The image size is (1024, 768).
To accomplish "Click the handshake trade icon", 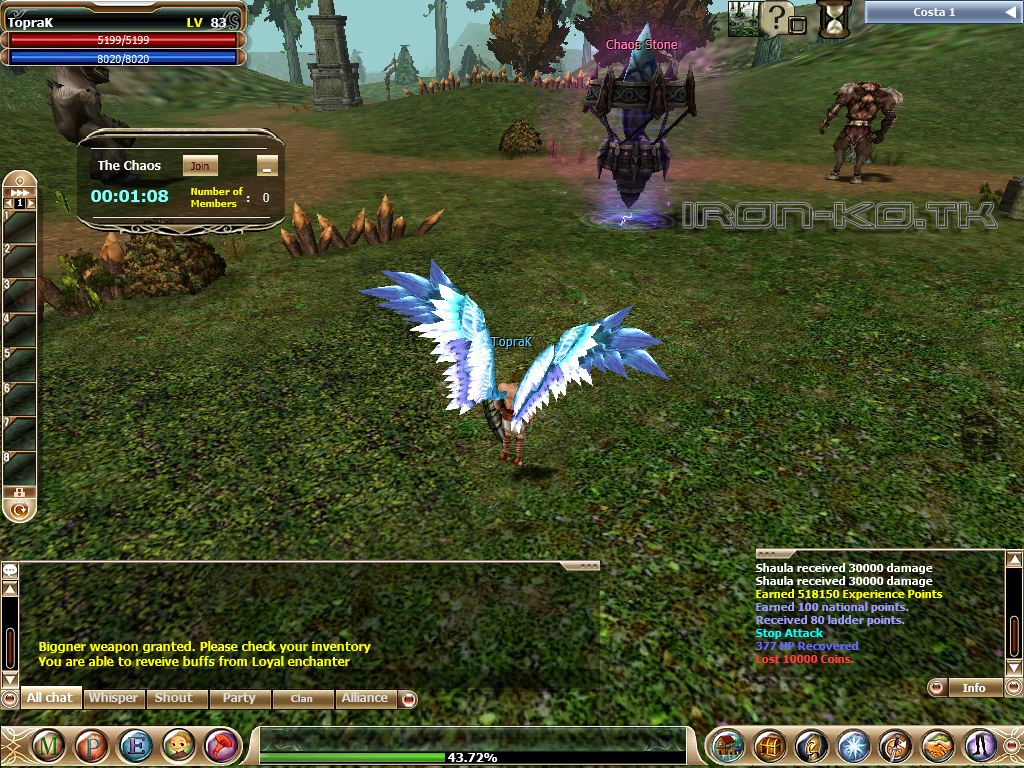I will 937,746.
